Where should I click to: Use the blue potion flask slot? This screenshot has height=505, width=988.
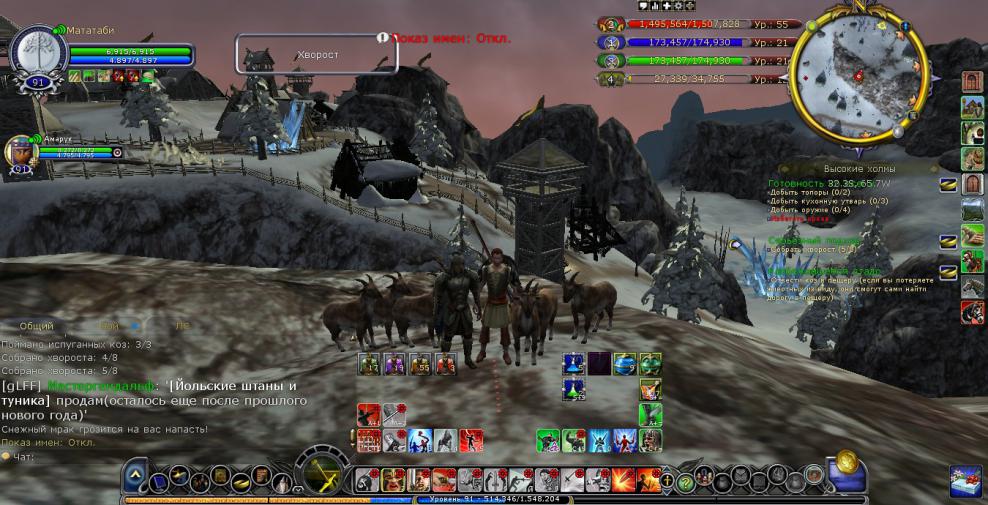pos(573,363)
